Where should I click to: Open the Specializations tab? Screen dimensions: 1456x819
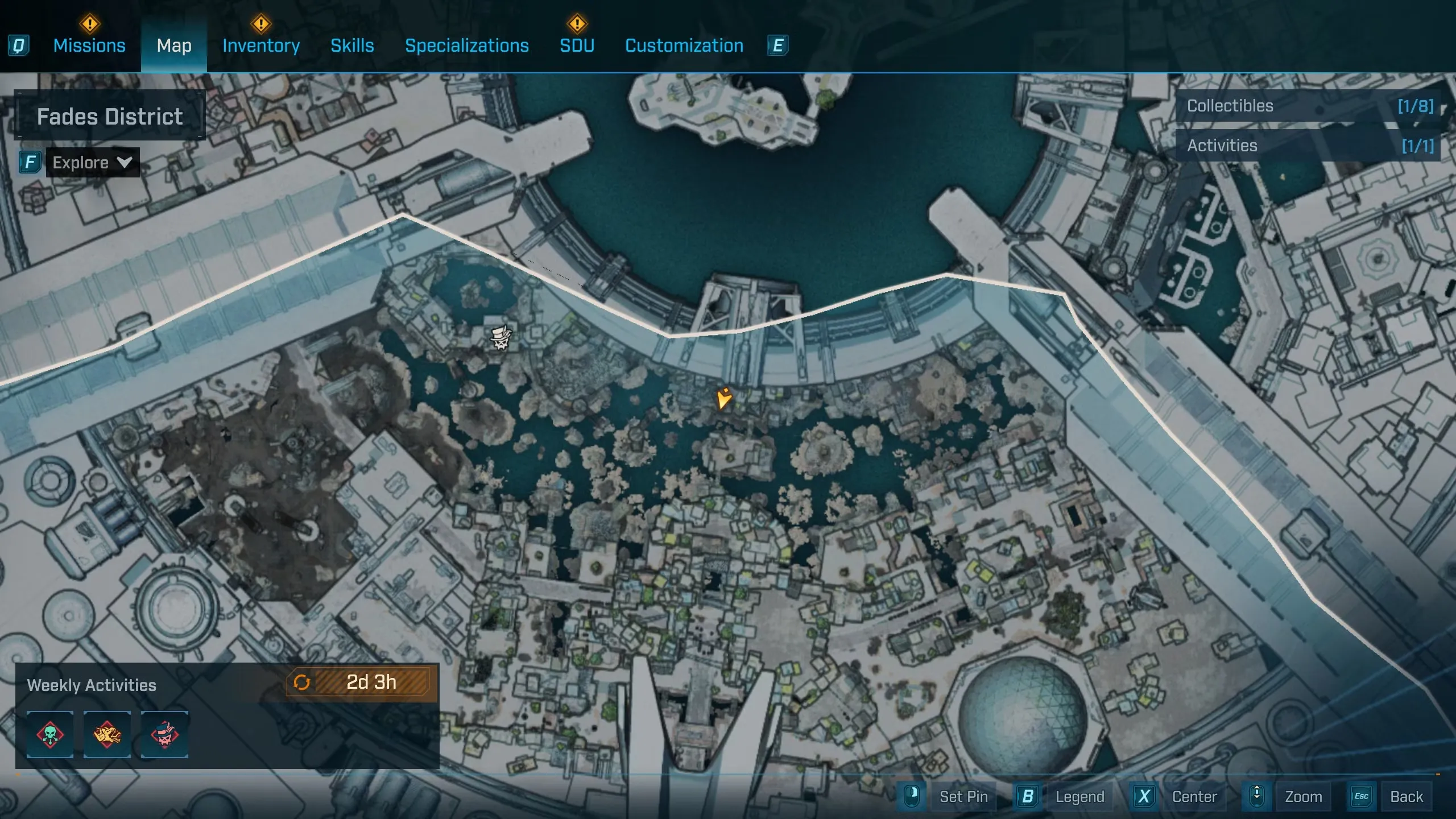pyautogui.click(x=467, y=45)
